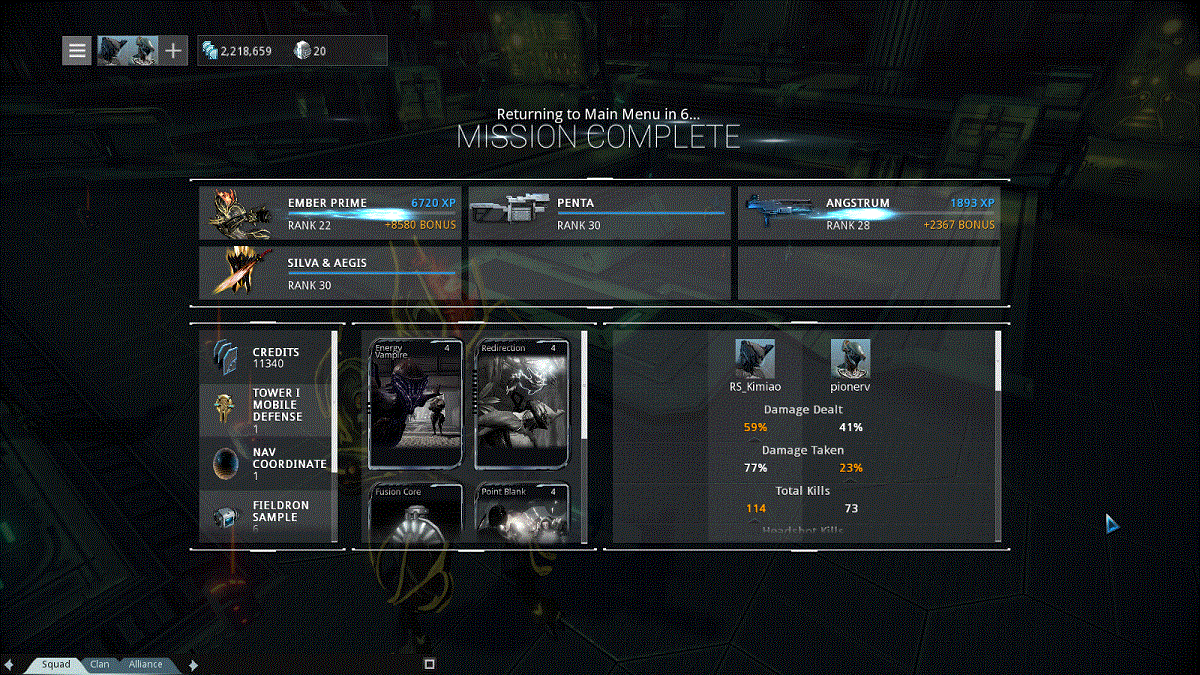View the Redirection mod card
1200x675 pixels.
[521, 404]
